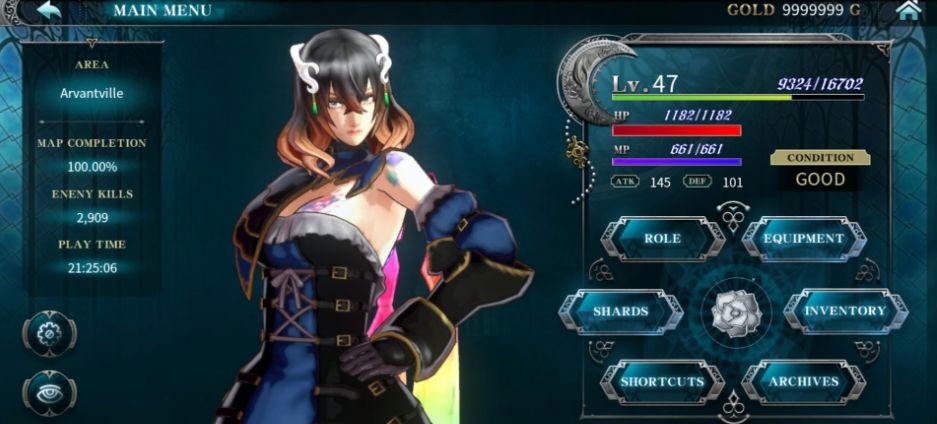The image size is (937, 424).
Task: Select the Shards menu button
Action: tap(621, 311)
